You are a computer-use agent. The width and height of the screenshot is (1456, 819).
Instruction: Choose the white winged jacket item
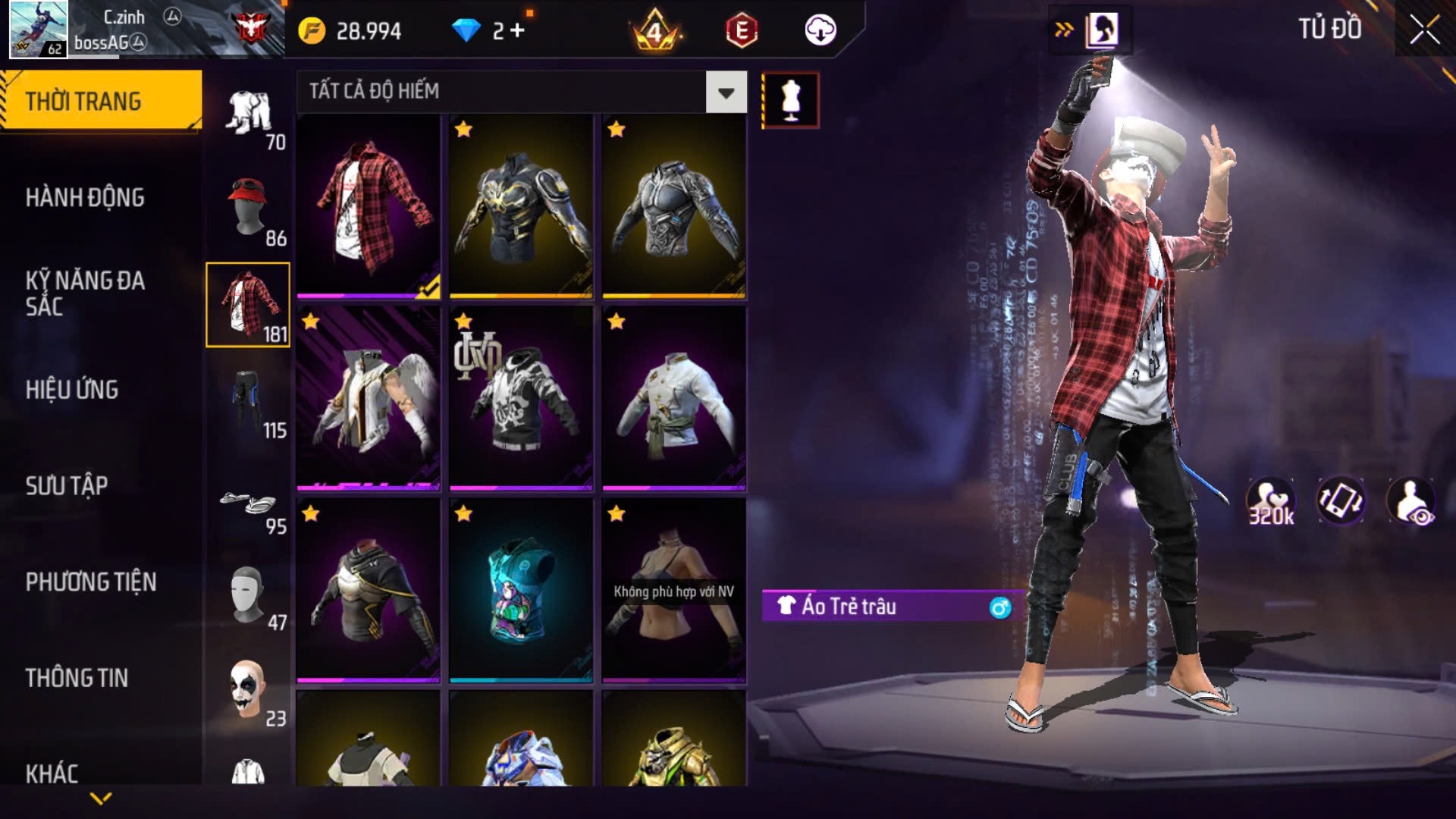[x=369, y=398]
